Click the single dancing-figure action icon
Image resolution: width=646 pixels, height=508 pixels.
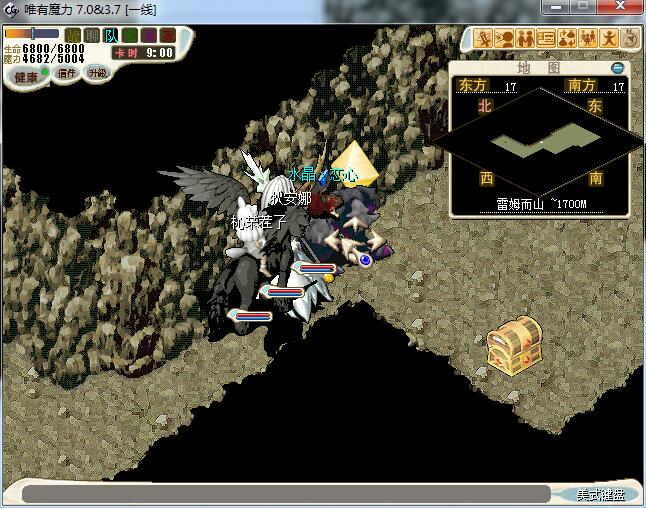609,39
